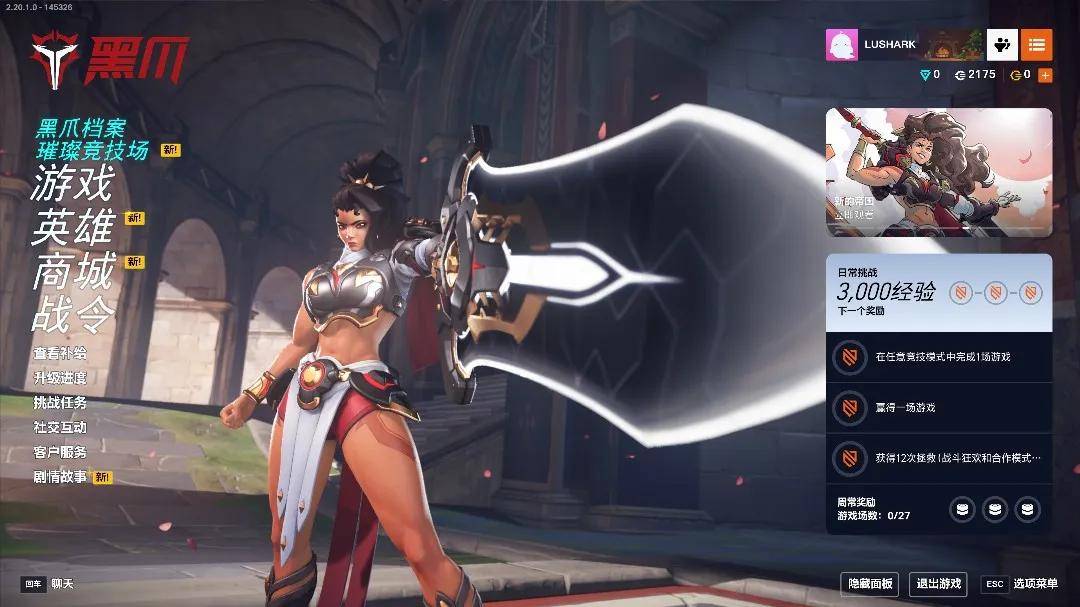Select the 赢得一场游戏 daily challenge row

(938, 408)
